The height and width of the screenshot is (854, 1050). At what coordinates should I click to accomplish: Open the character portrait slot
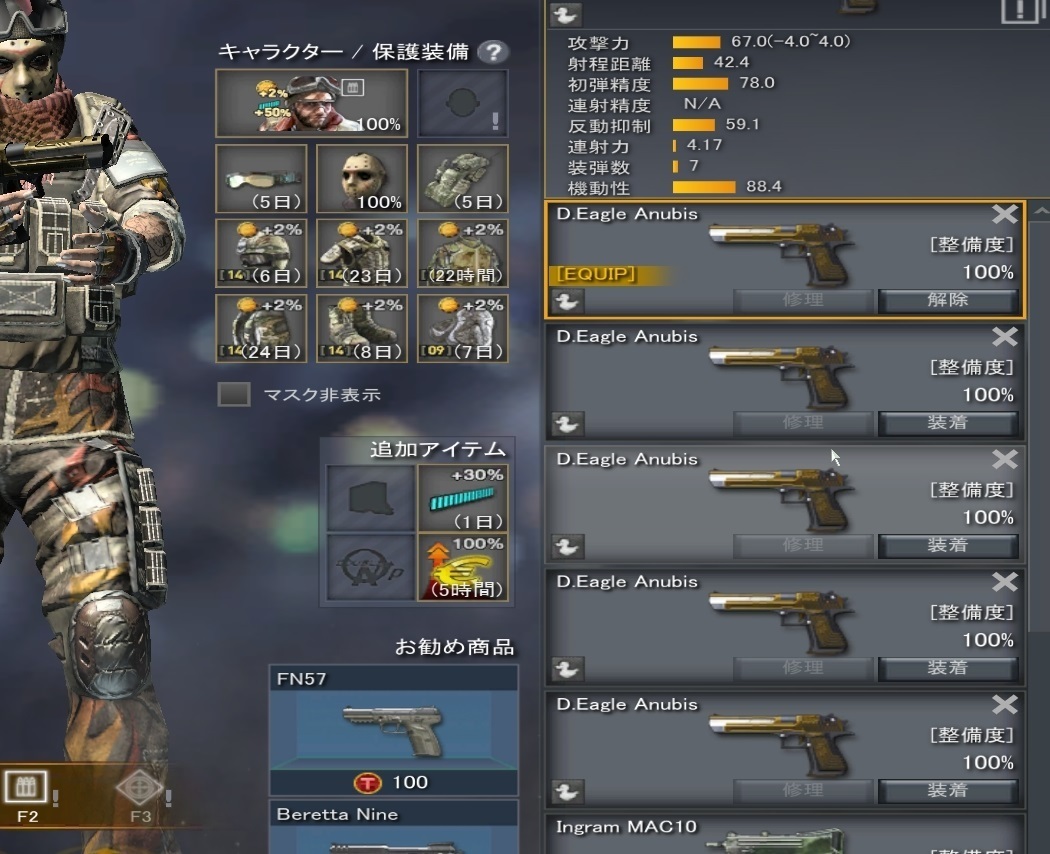coord(312,103)
